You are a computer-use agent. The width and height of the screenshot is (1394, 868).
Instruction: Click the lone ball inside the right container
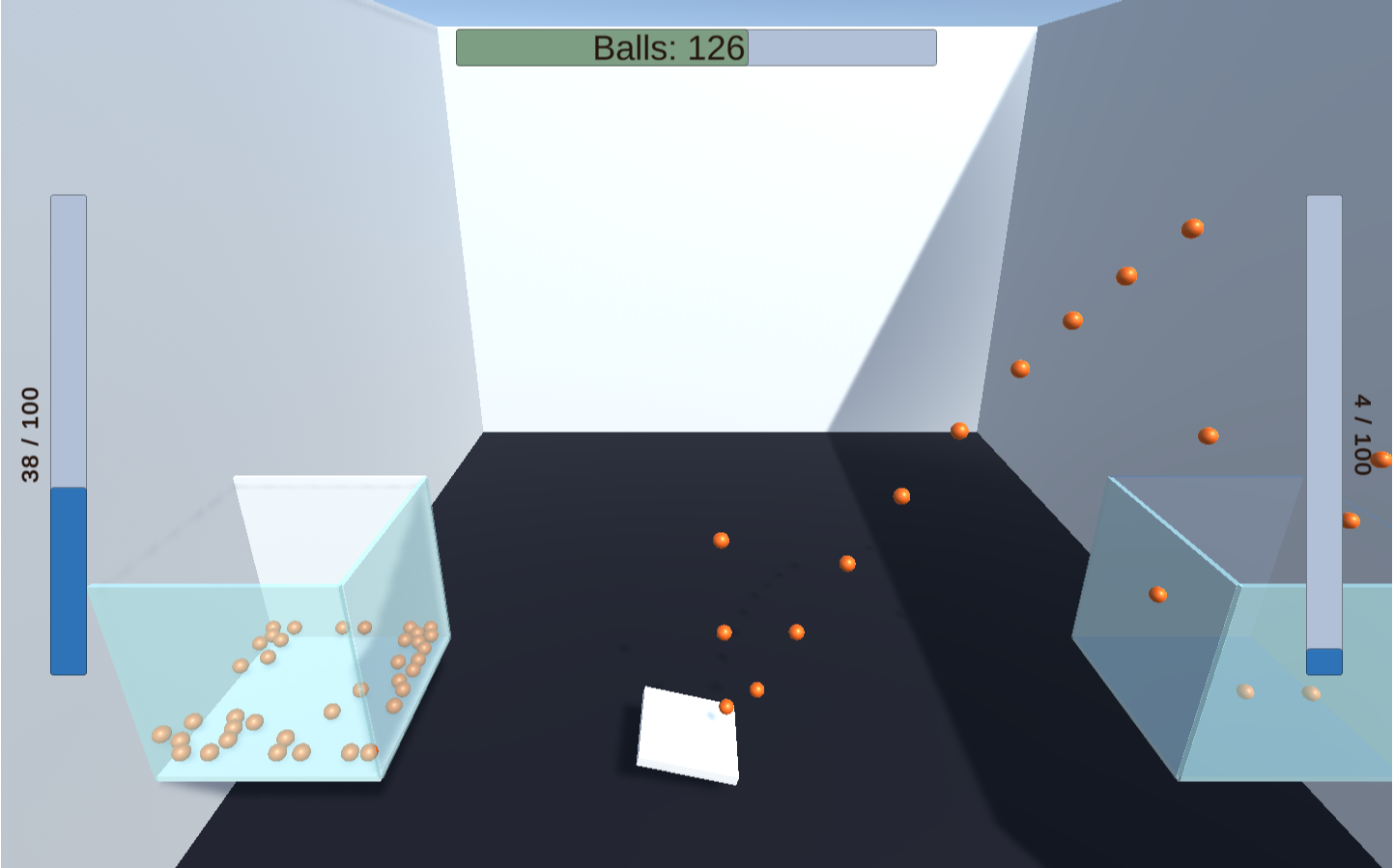click(1156, 594)
